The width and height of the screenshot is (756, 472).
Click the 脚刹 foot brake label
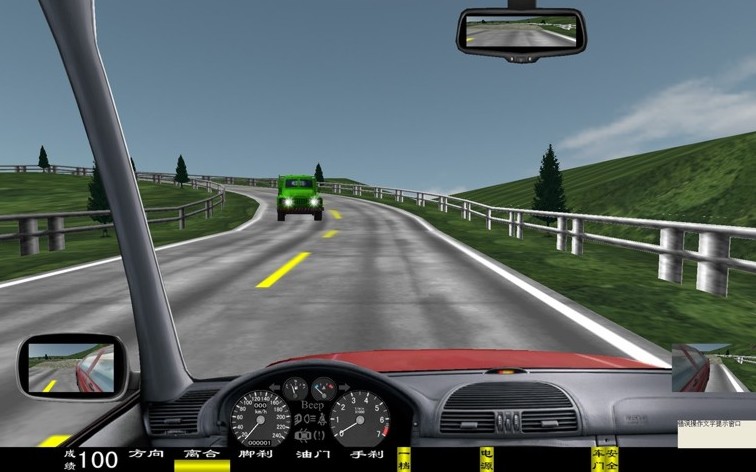coord(257,455)
